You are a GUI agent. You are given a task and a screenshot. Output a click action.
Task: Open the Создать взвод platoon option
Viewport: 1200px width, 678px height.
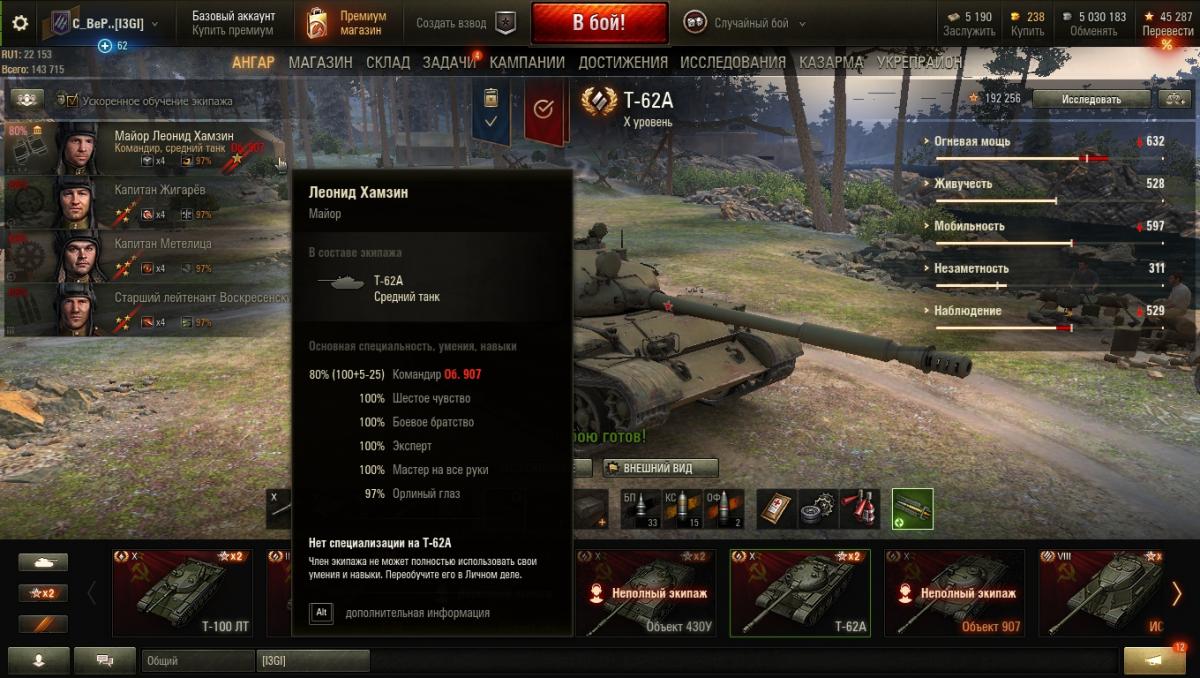[x=466, y=23]
